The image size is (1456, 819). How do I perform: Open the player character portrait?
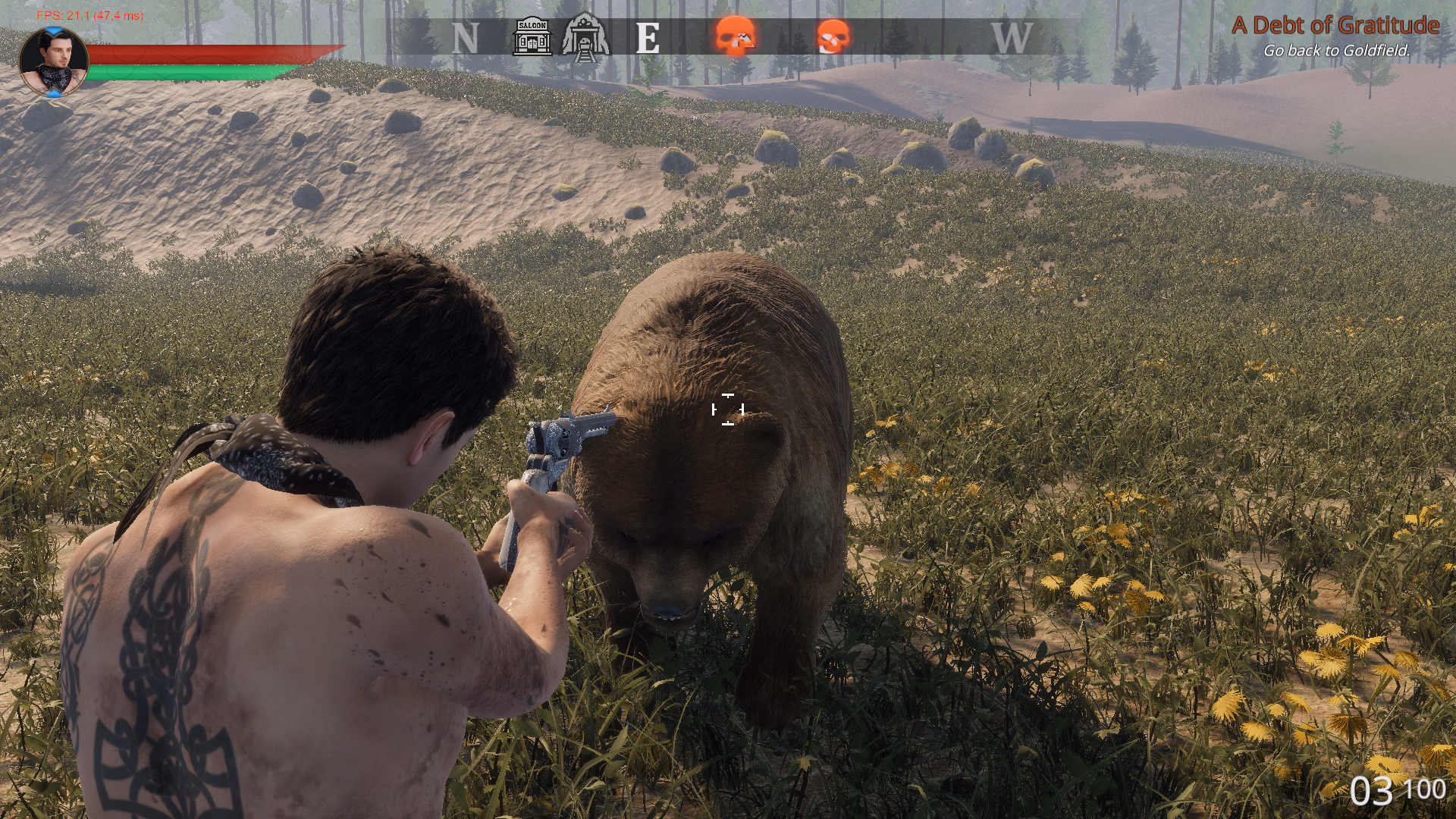click(x=53, y=62)
